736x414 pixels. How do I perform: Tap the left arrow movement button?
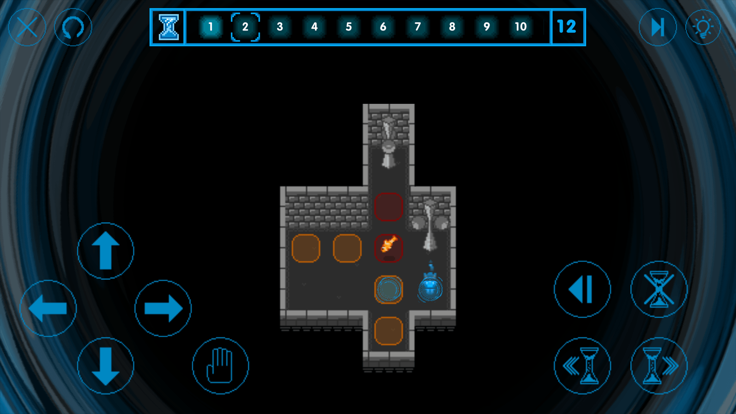click(x=49, y=308)
